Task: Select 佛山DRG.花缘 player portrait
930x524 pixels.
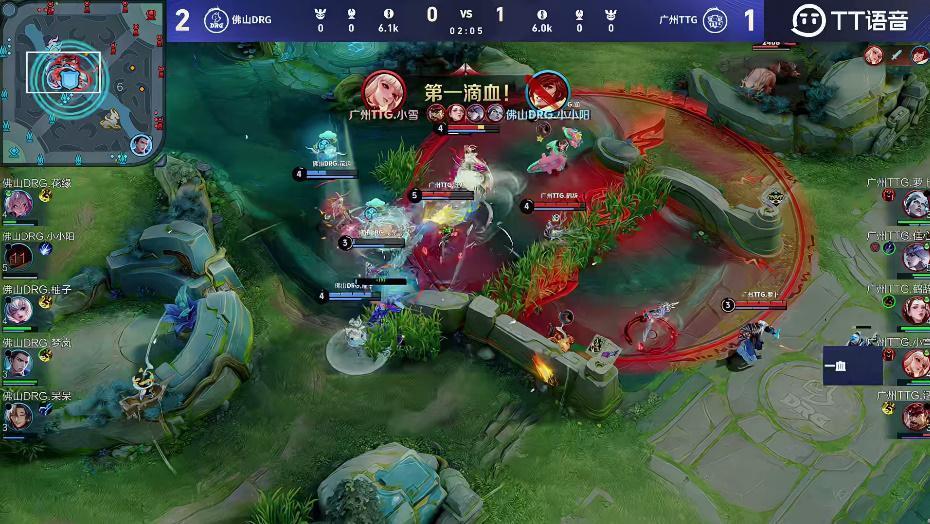Action: pyautogui.click(x=18, y=204)
